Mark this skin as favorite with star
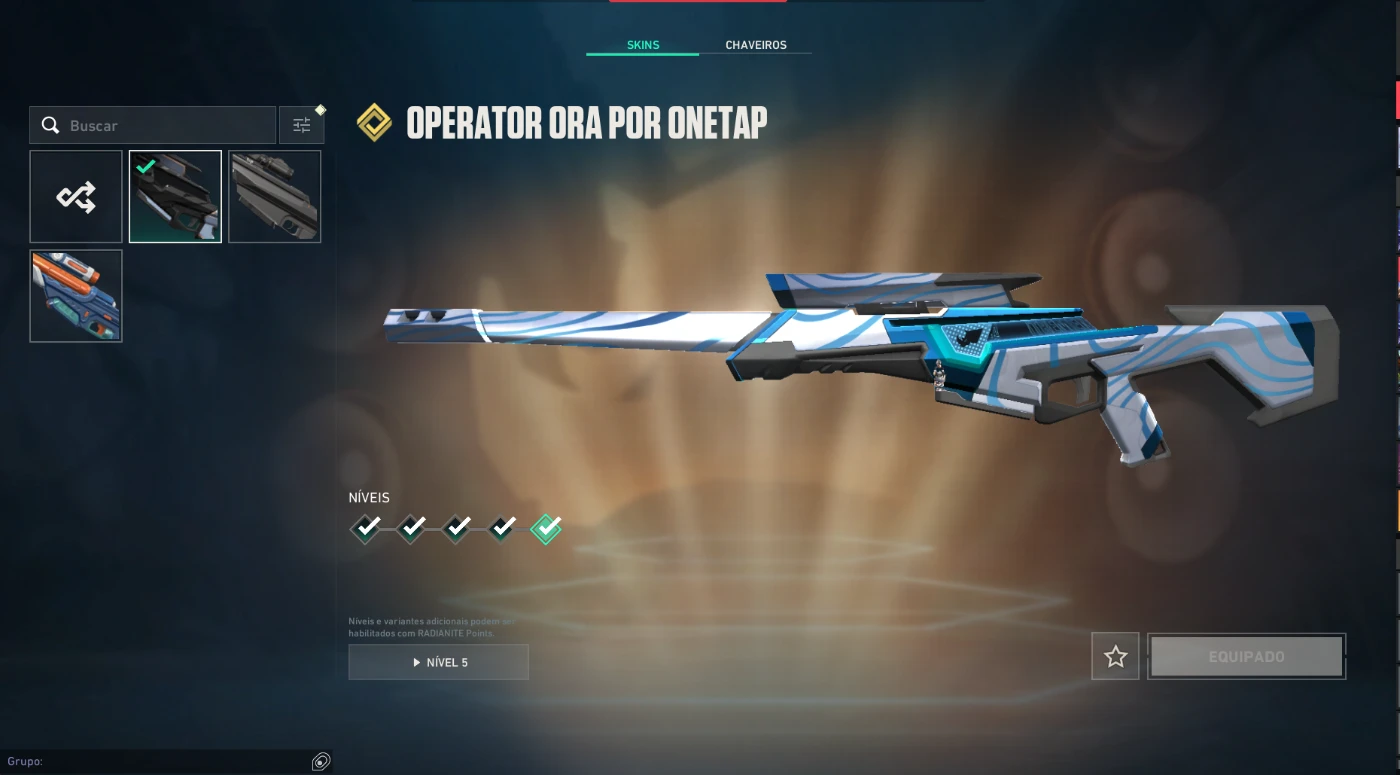This screenshot has width=1400, height=775. coord(1115,657)
